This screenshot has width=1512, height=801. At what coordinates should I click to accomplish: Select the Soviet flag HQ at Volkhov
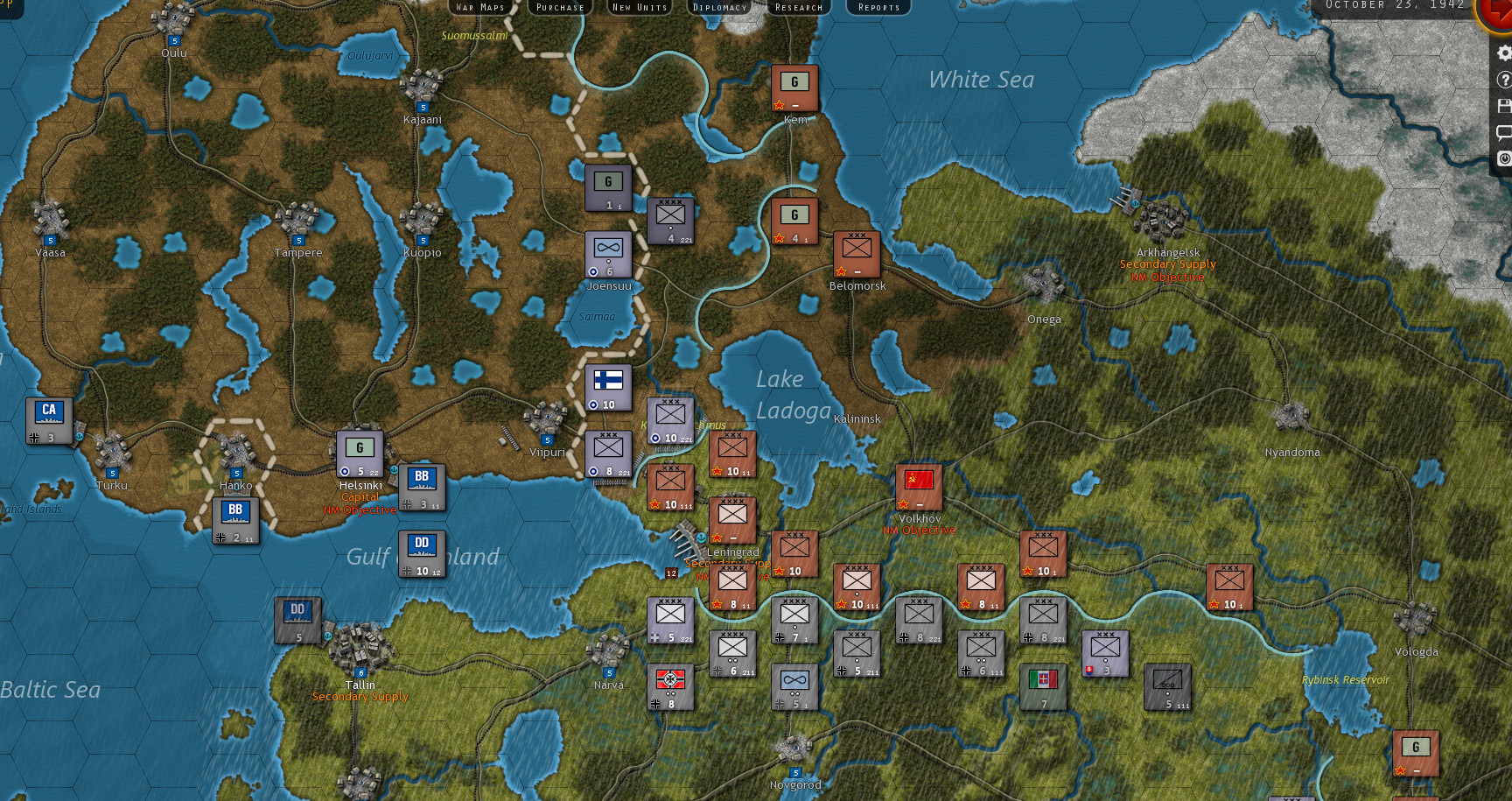click(x=917, y=485)
